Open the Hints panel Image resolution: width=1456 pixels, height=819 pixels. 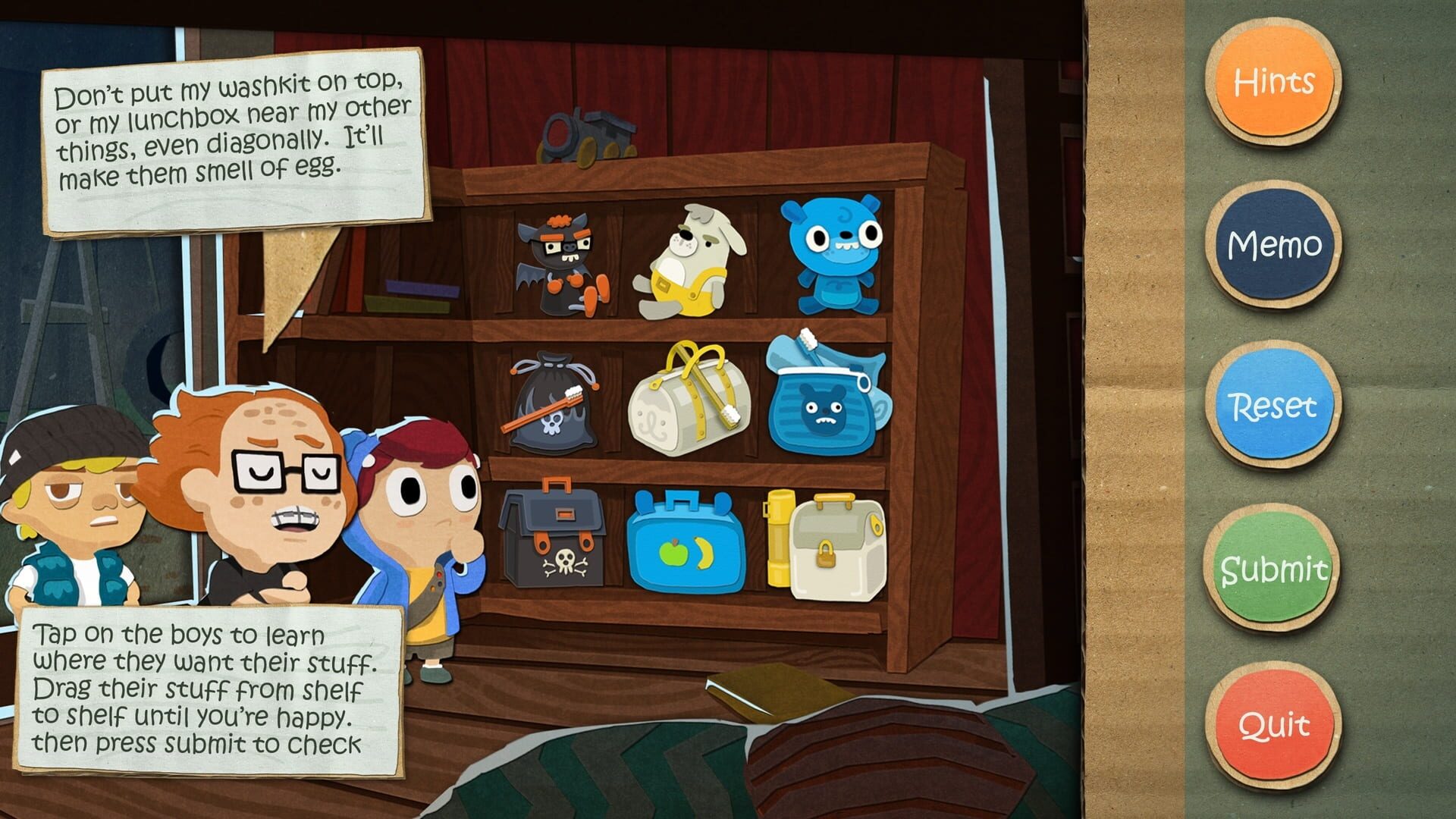pos(1274,80)
